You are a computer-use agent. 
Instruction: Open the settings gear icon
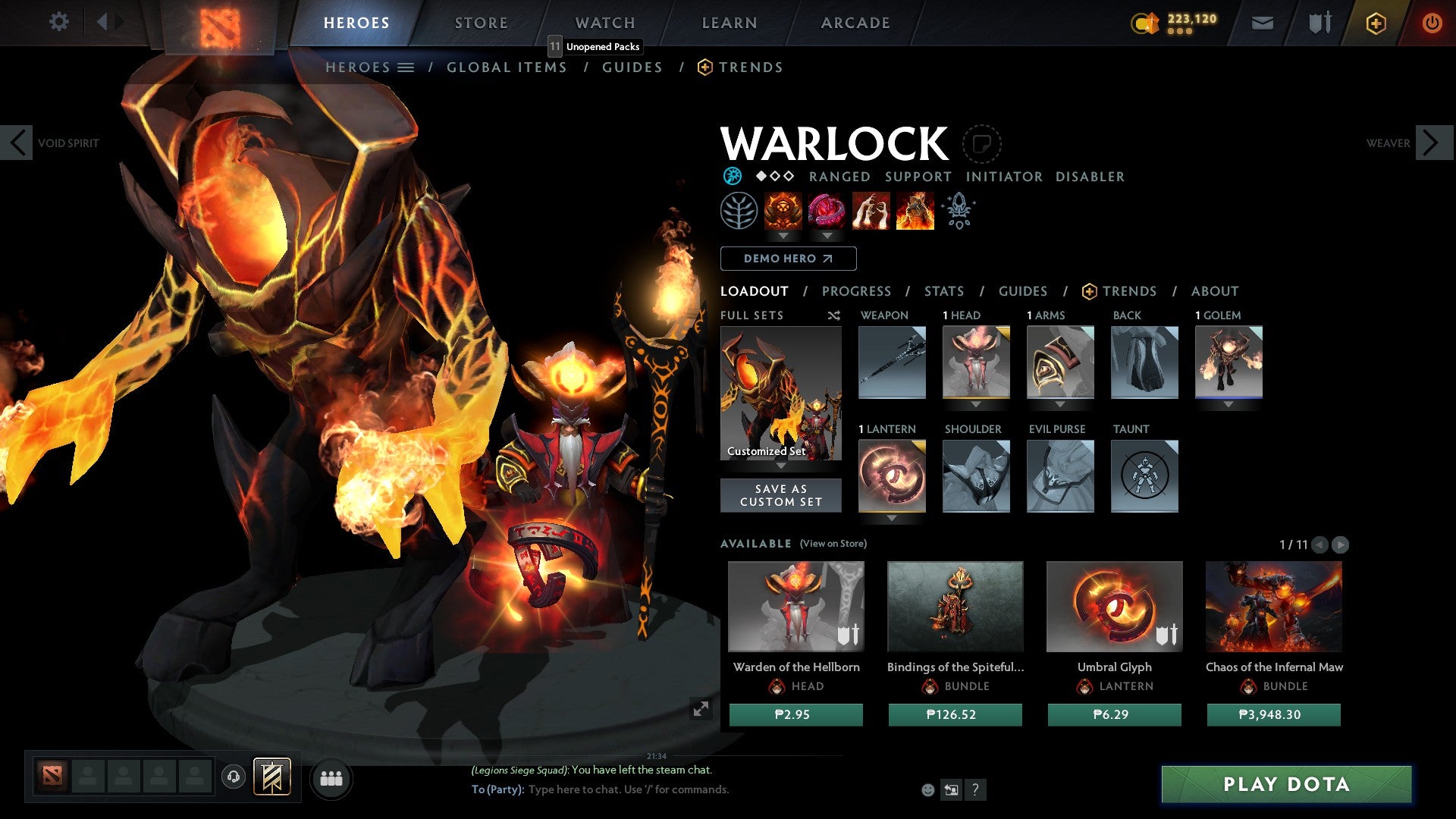click(59, 22)
